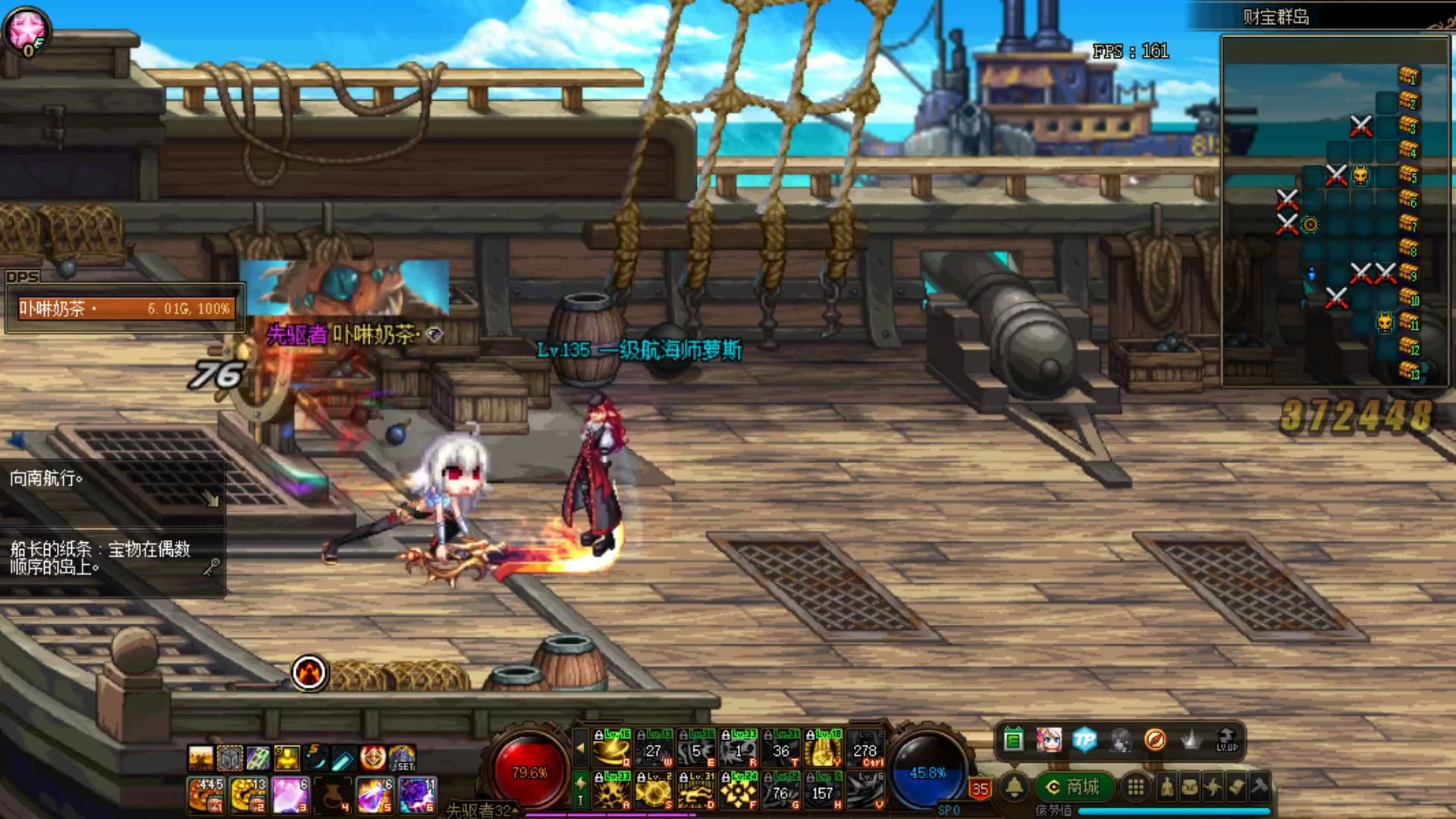Open the orange compass icon
The width and height of the screenshot is (1456, 819).
1155,739
